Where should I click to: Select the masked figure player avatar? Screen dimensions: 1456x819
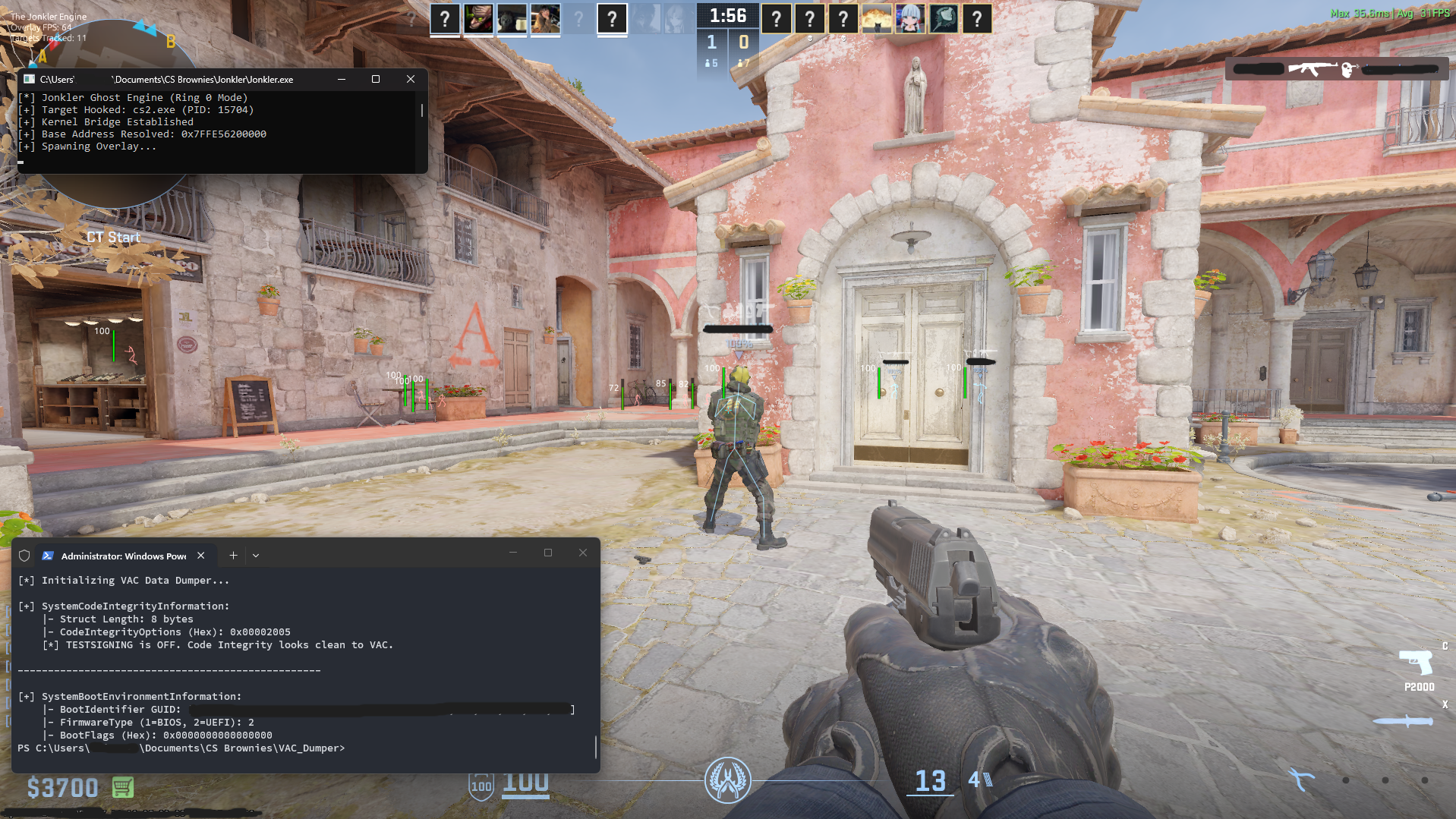(512, 18)
